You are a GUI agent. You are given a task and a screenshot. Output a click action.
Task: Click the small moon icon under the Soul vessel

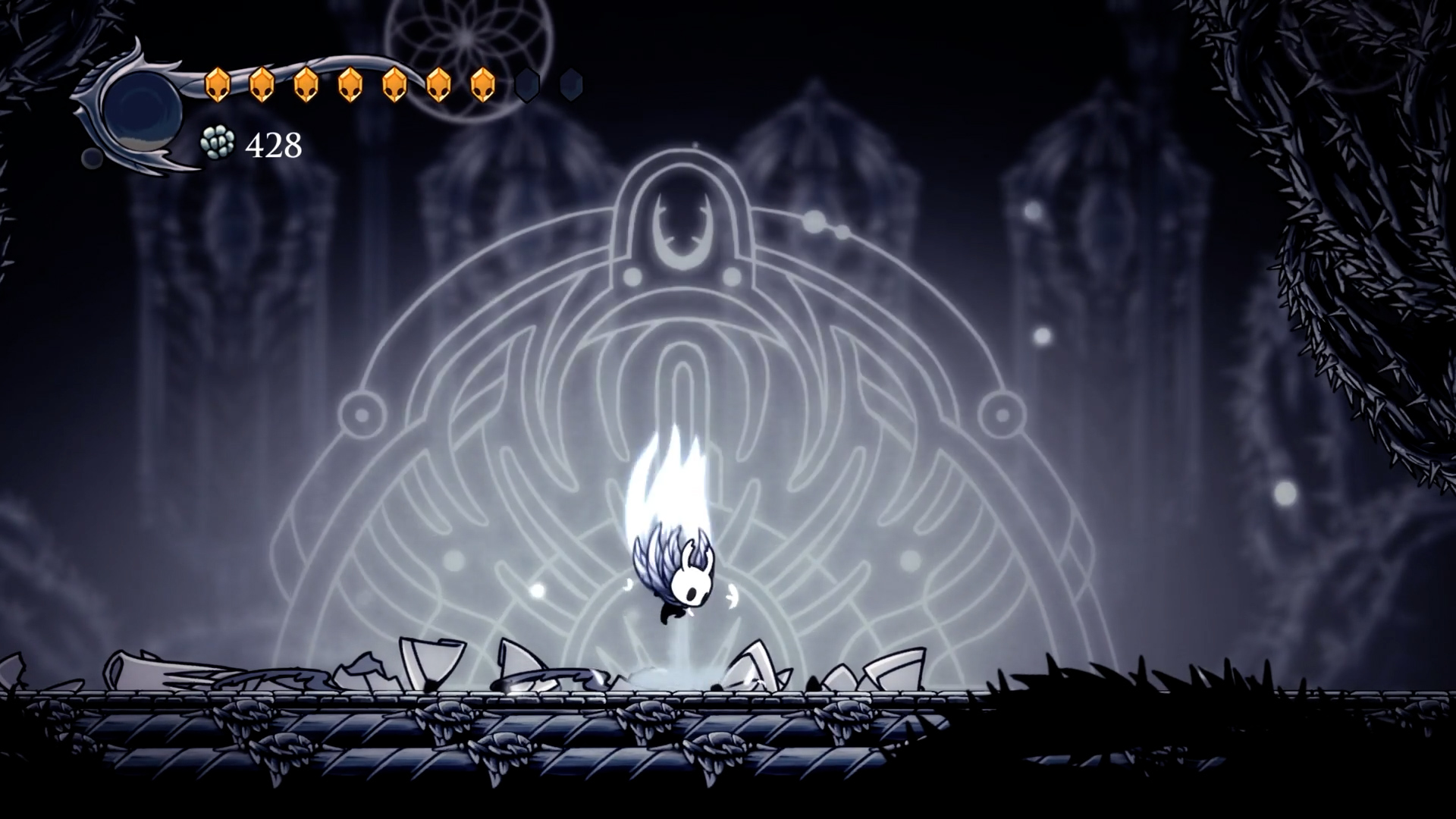(91, 158)
